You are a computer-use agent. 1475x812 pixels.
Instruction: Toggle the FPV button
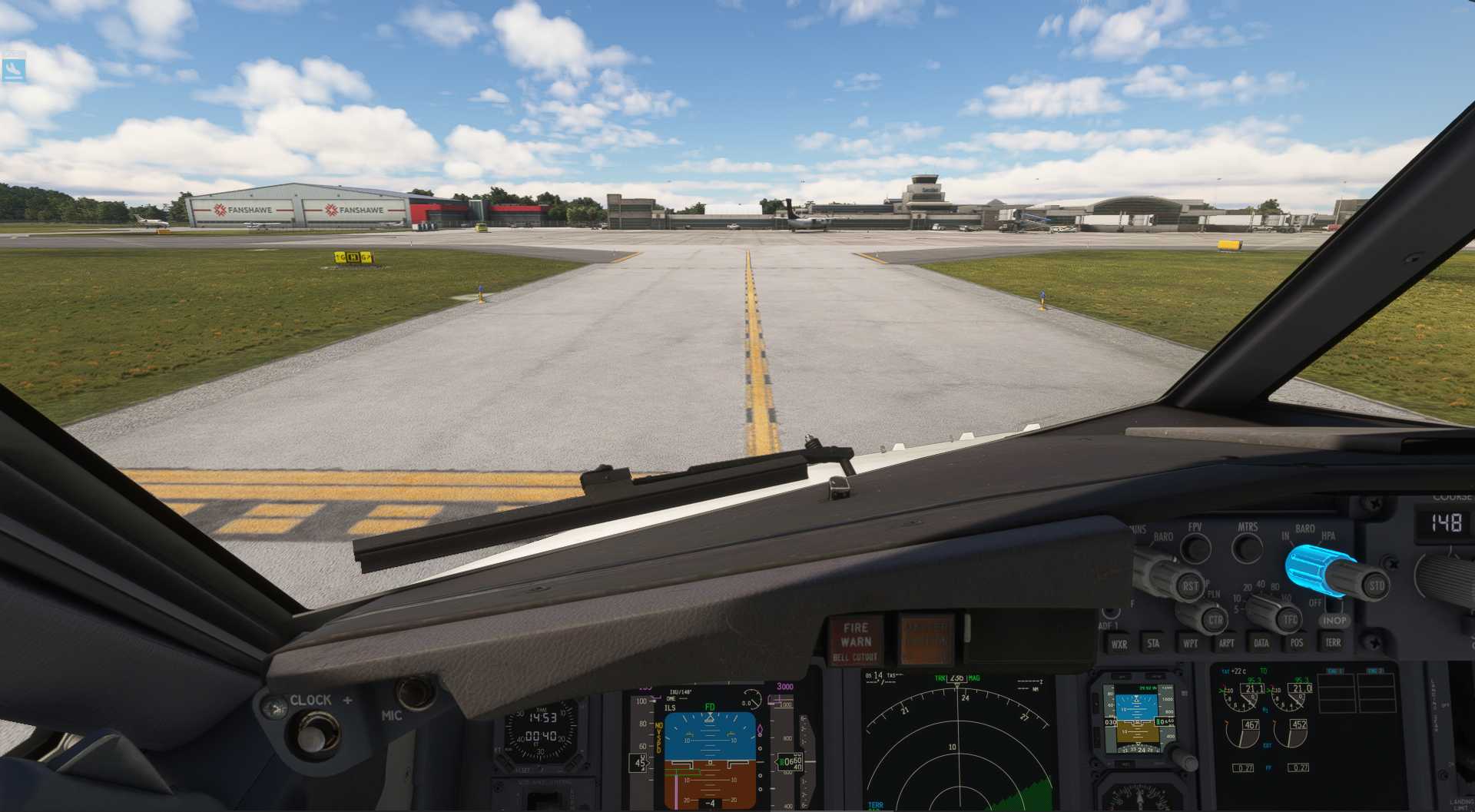coord(1195,548)
